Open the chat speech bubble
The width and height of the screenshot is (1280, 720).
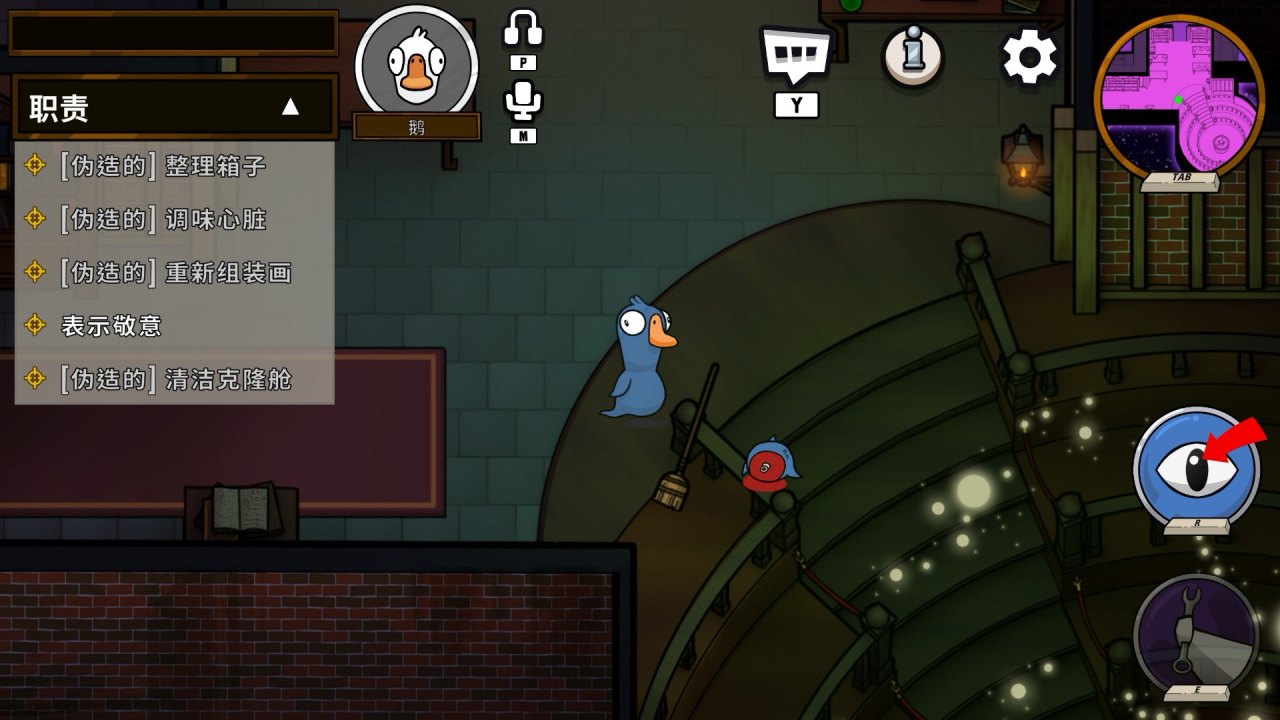796,55
